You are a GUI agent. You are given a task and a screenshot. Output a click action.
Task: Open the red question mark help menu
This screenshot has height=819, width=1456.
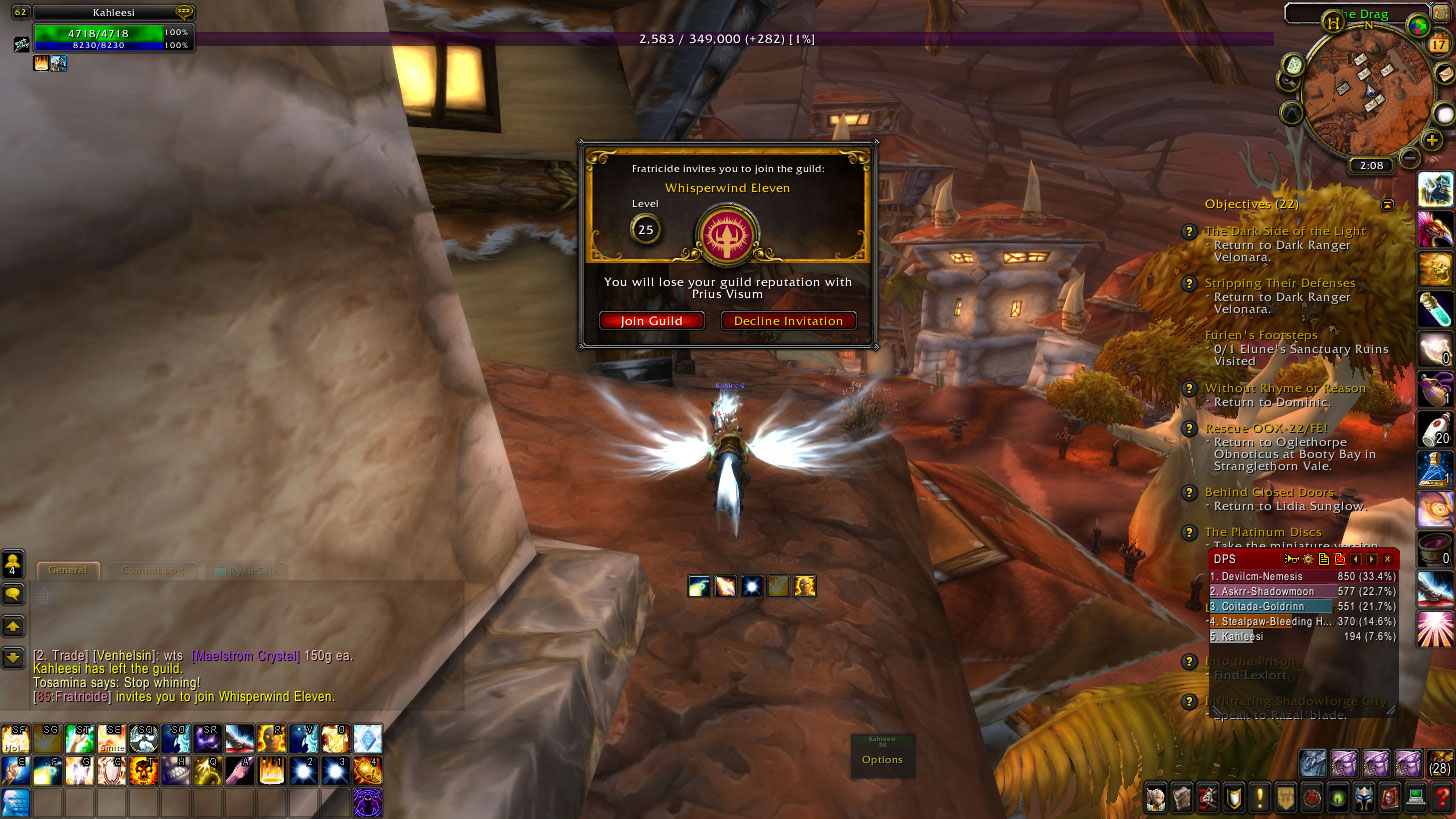(1442, 797)
